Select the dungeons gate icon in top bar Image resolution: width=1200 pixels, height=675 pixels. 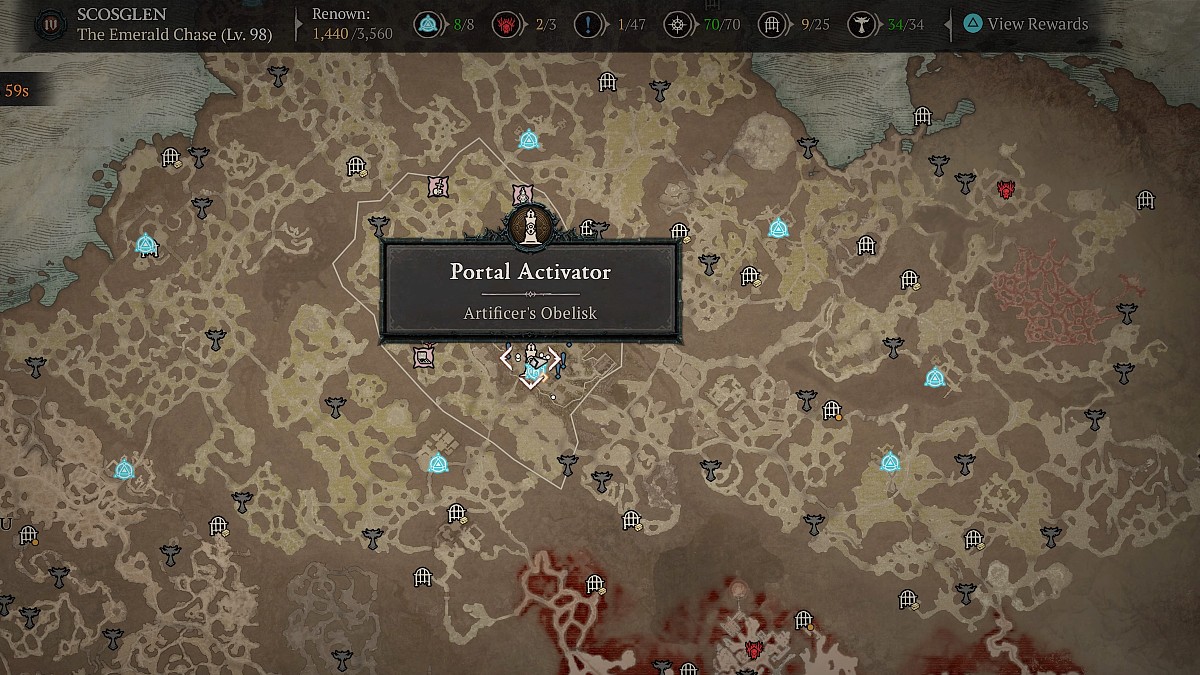coord(770,24)
